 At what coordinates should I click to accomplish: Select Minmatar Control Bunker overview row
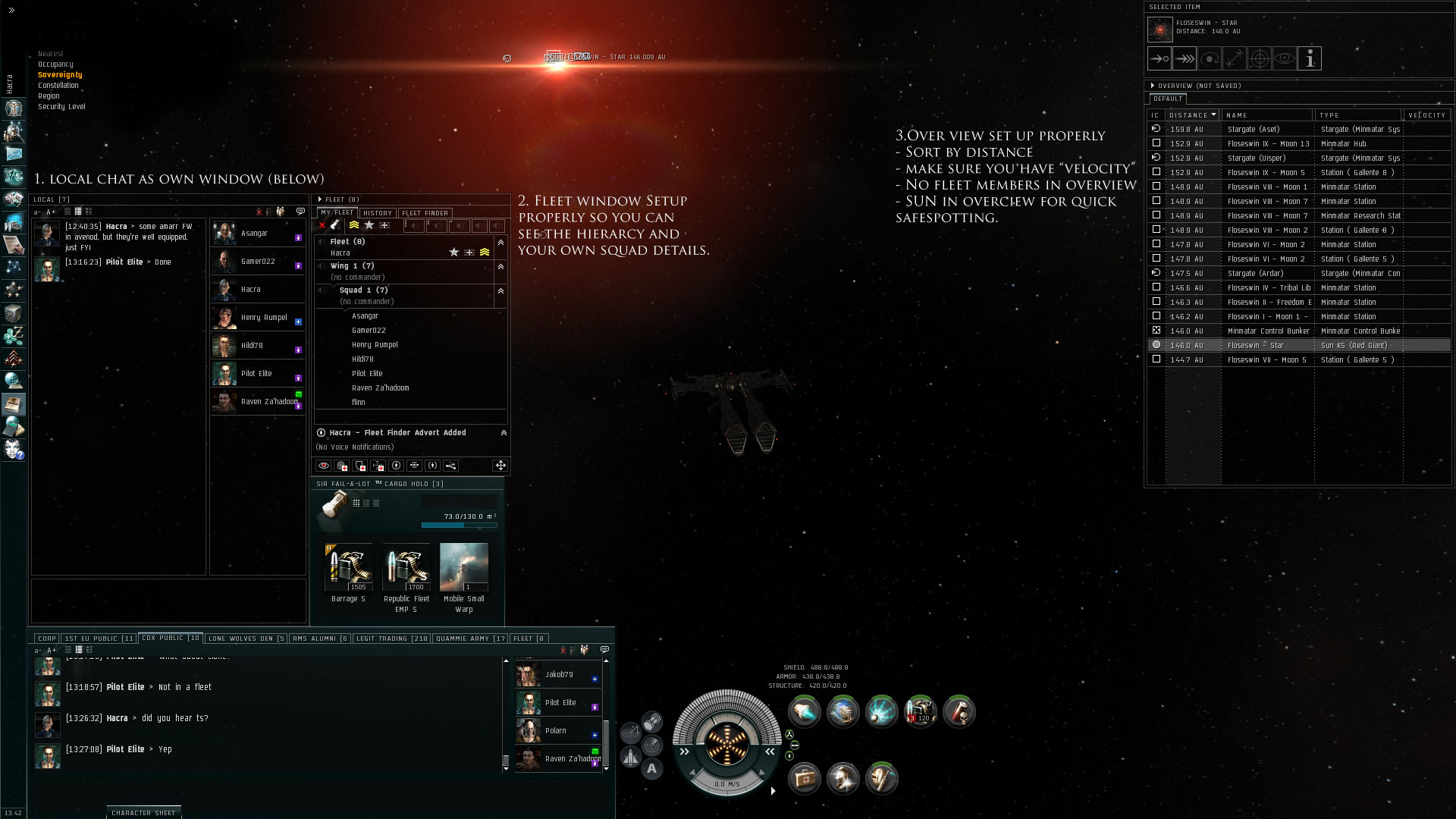coord(1268,331)
